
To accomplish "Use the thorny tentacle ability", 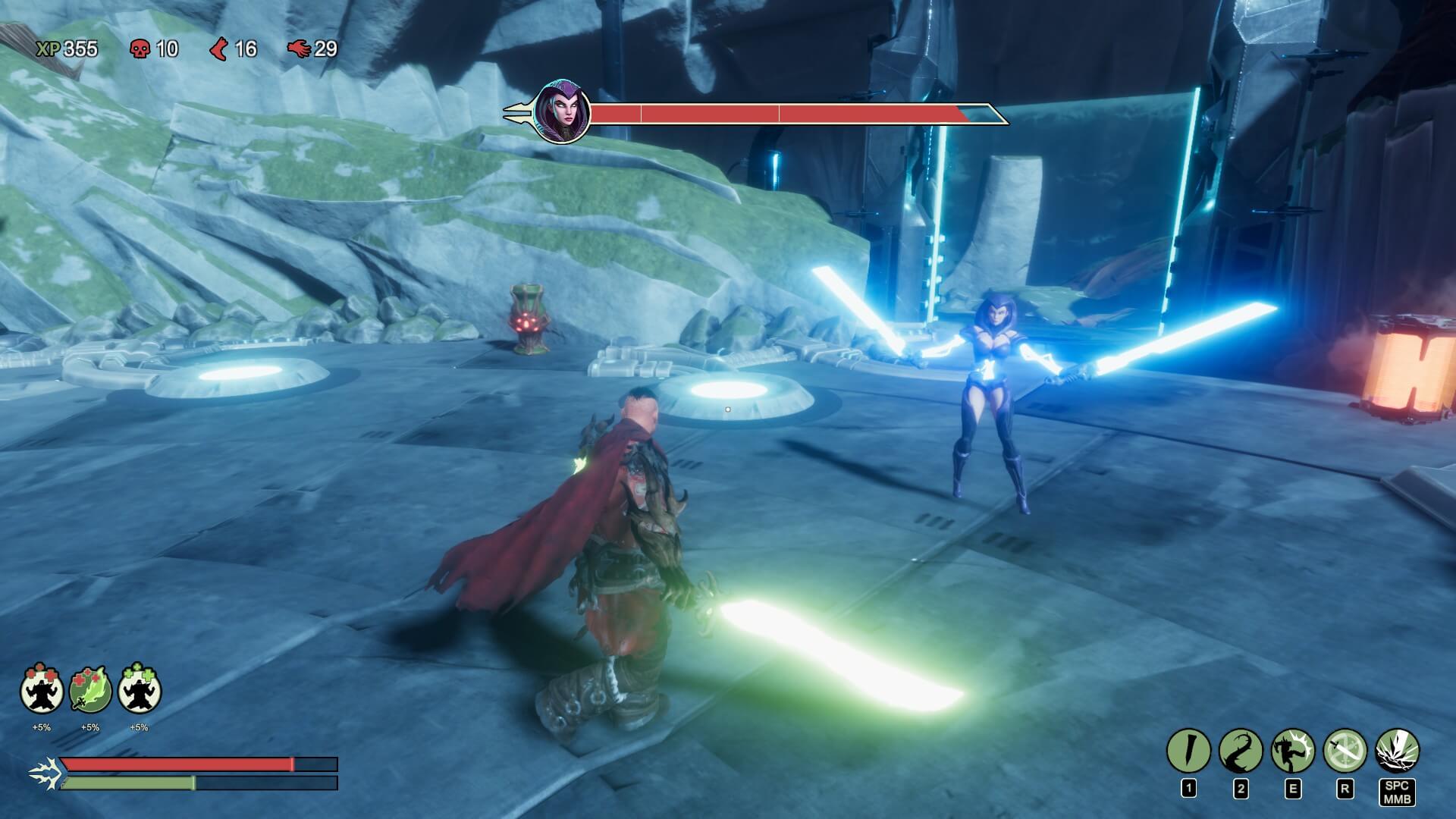I will coord(1241,751).
